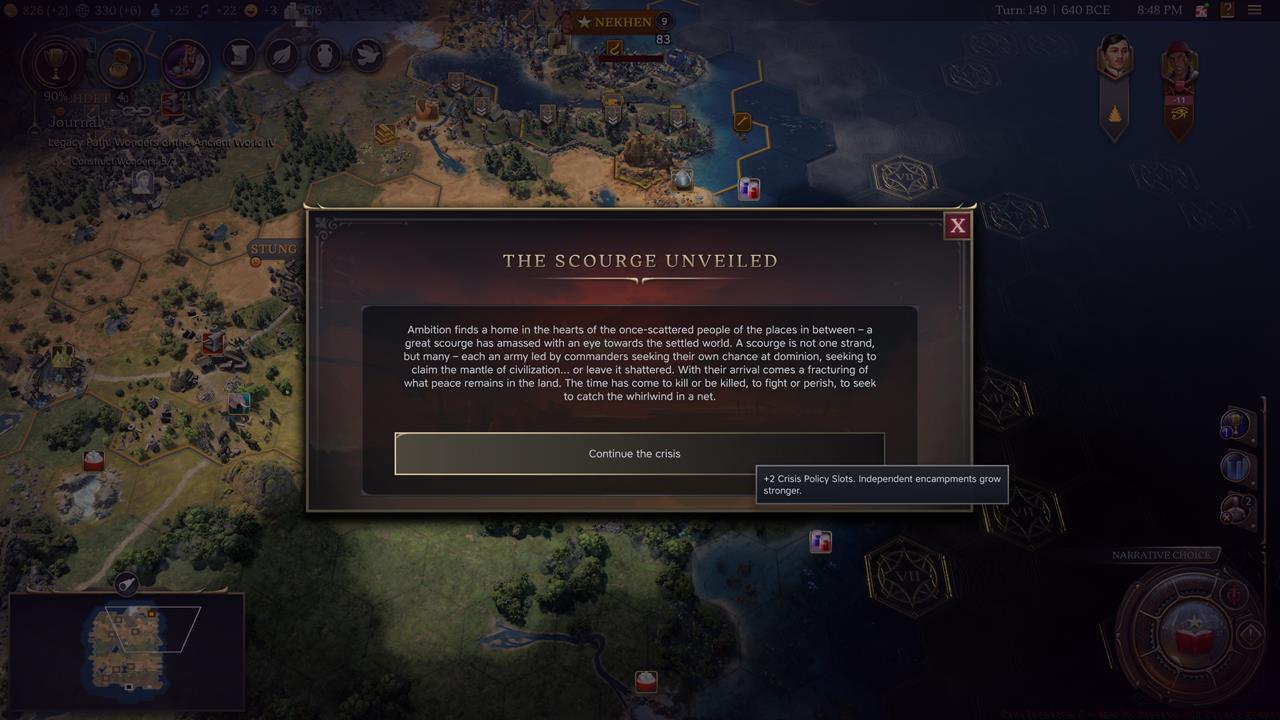
Task: Open the trophy notification on right edge
Action: (1237, 424)
